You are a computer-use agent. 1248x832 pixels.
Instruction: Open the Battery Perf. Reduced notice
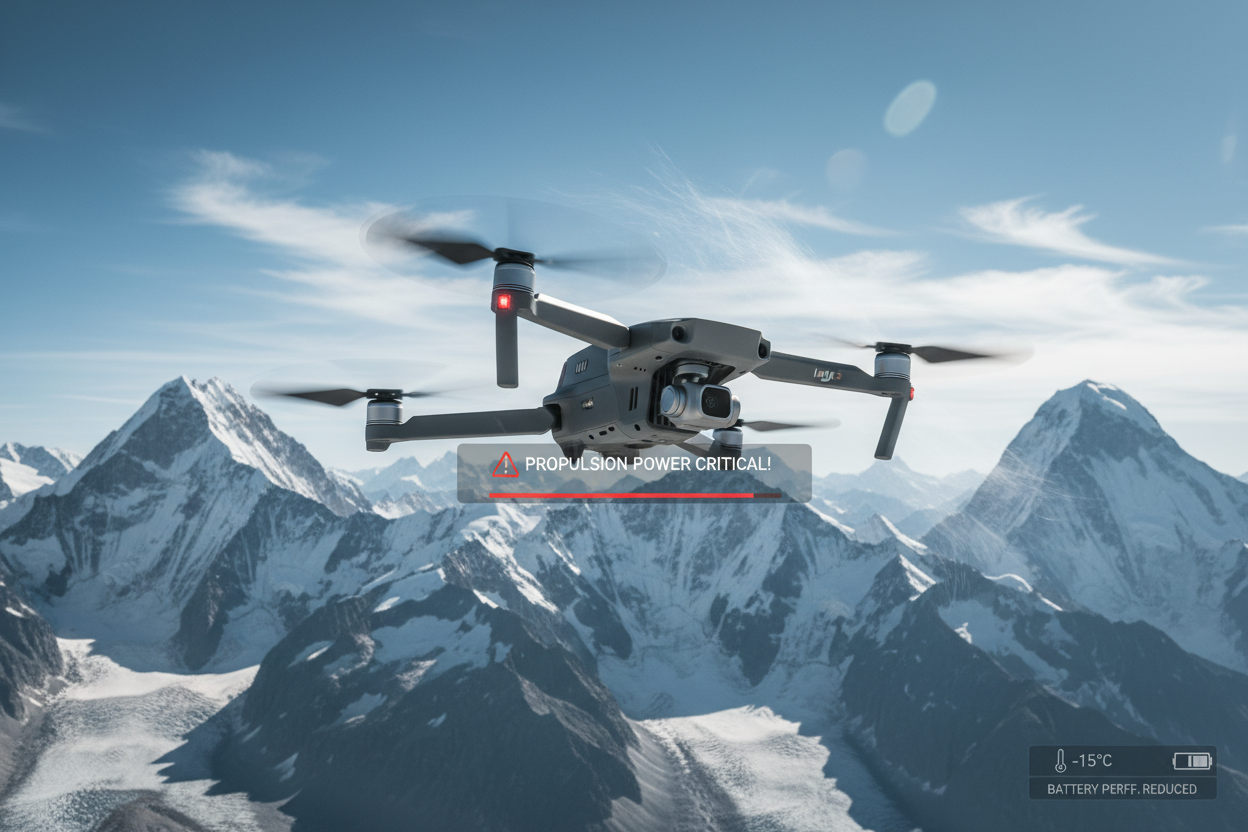click(x=1122, y=789)
